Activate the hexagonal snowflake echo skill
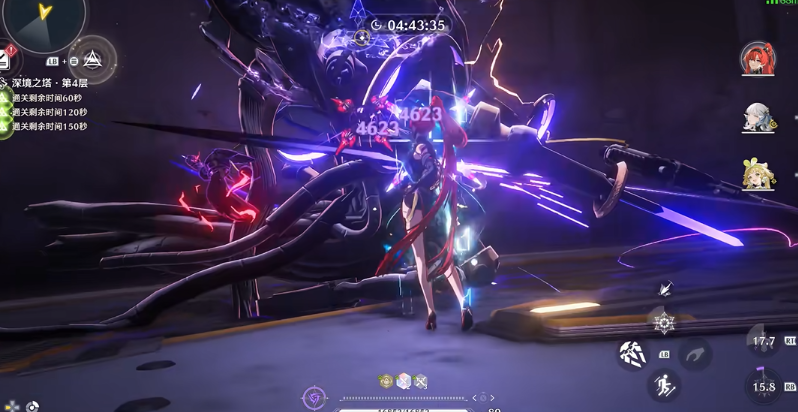Image resolution: width=798 pixels, height=412 pixels. (663, 322)
